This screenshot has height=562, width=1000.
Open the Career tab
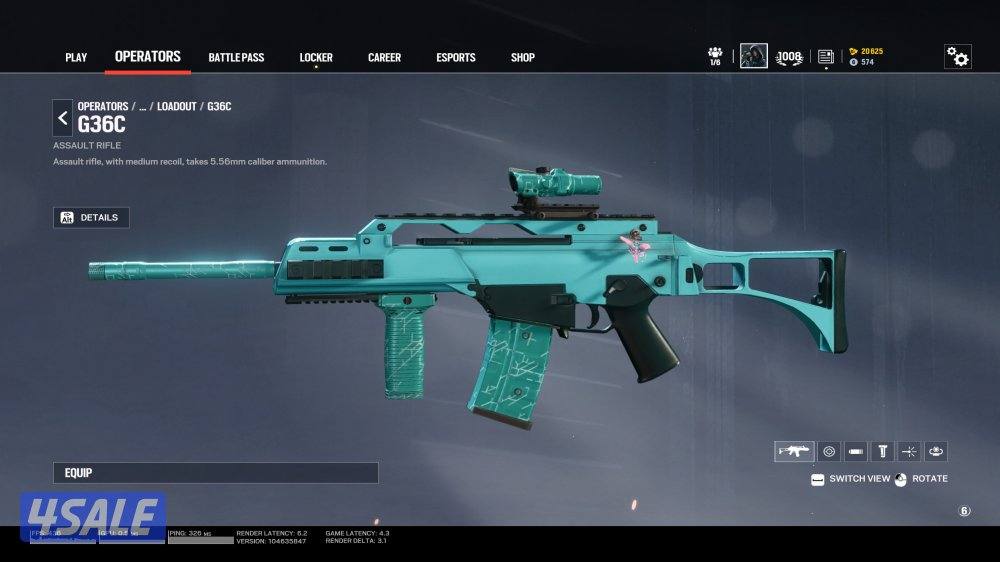[384, 58]
